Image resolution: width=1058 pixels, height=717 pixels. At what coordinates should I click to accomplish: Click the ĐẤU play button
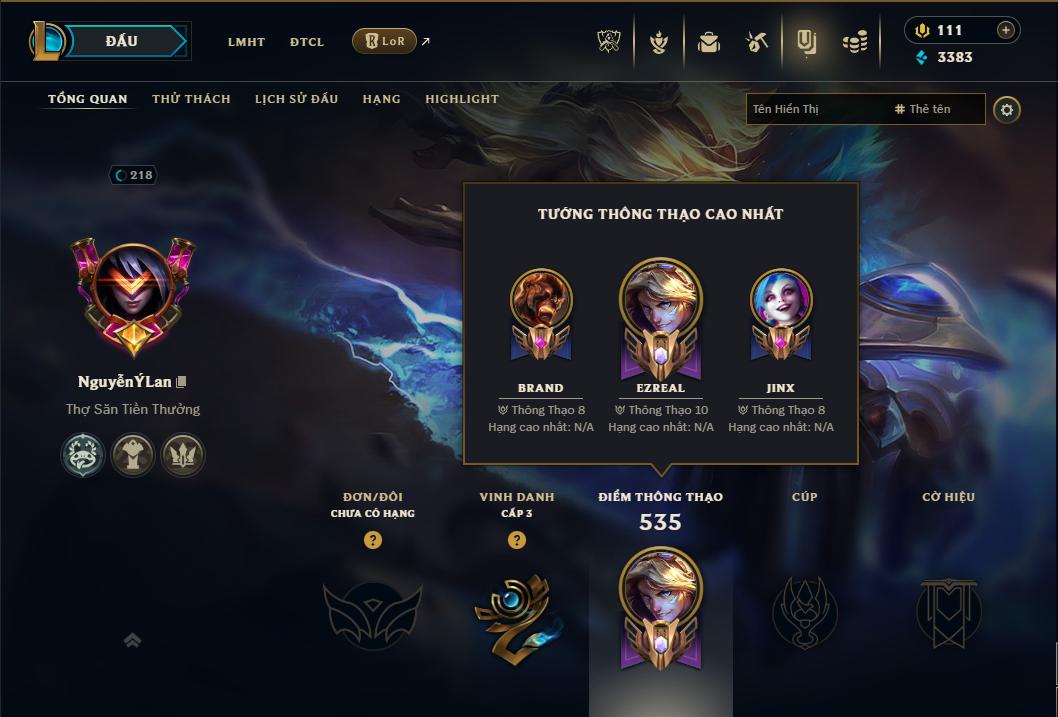[121, 41]
